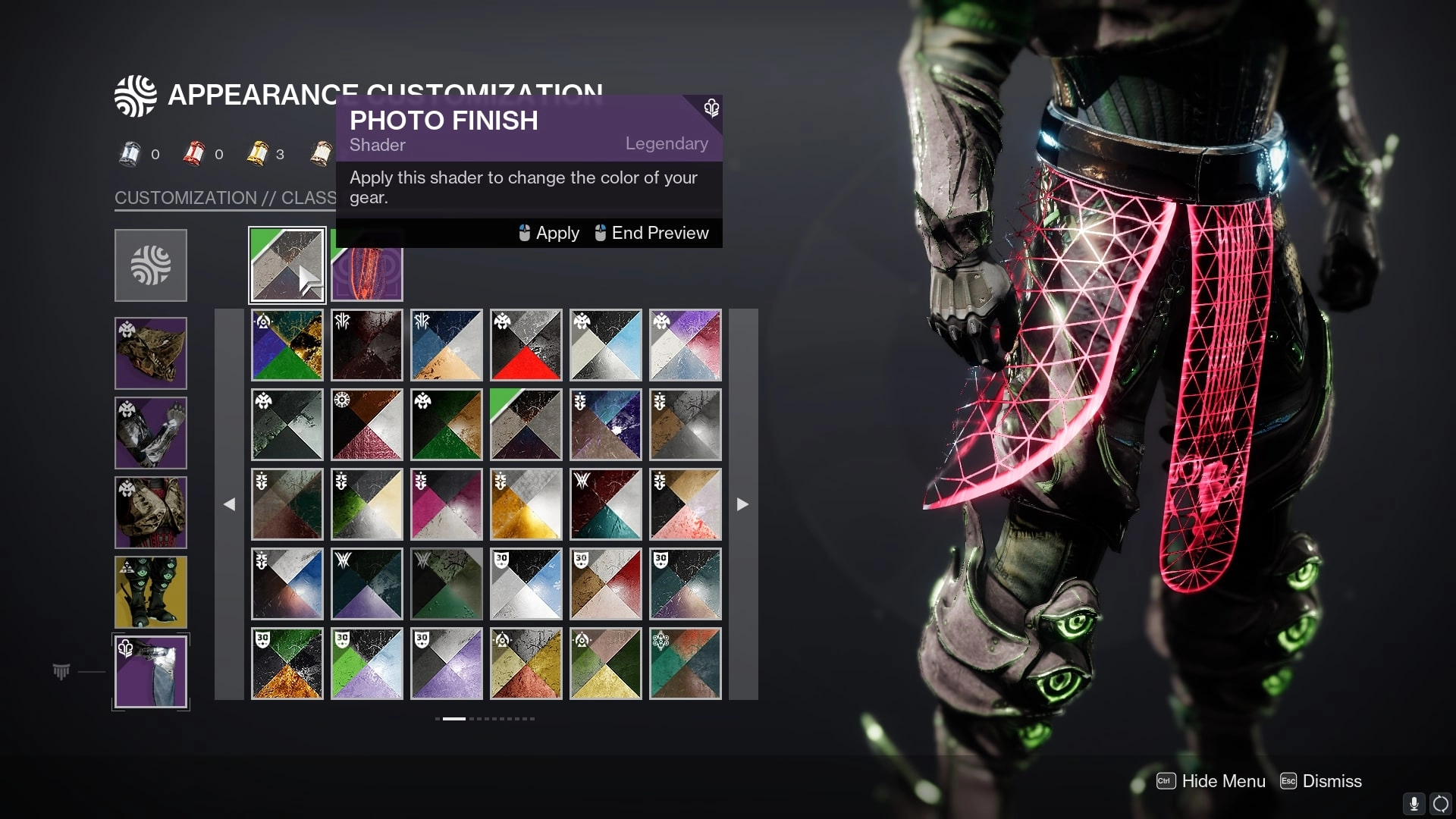This screenshot has width=1456, height=819.
Task: Go to next shader page arrow
Action: point(742,504)
